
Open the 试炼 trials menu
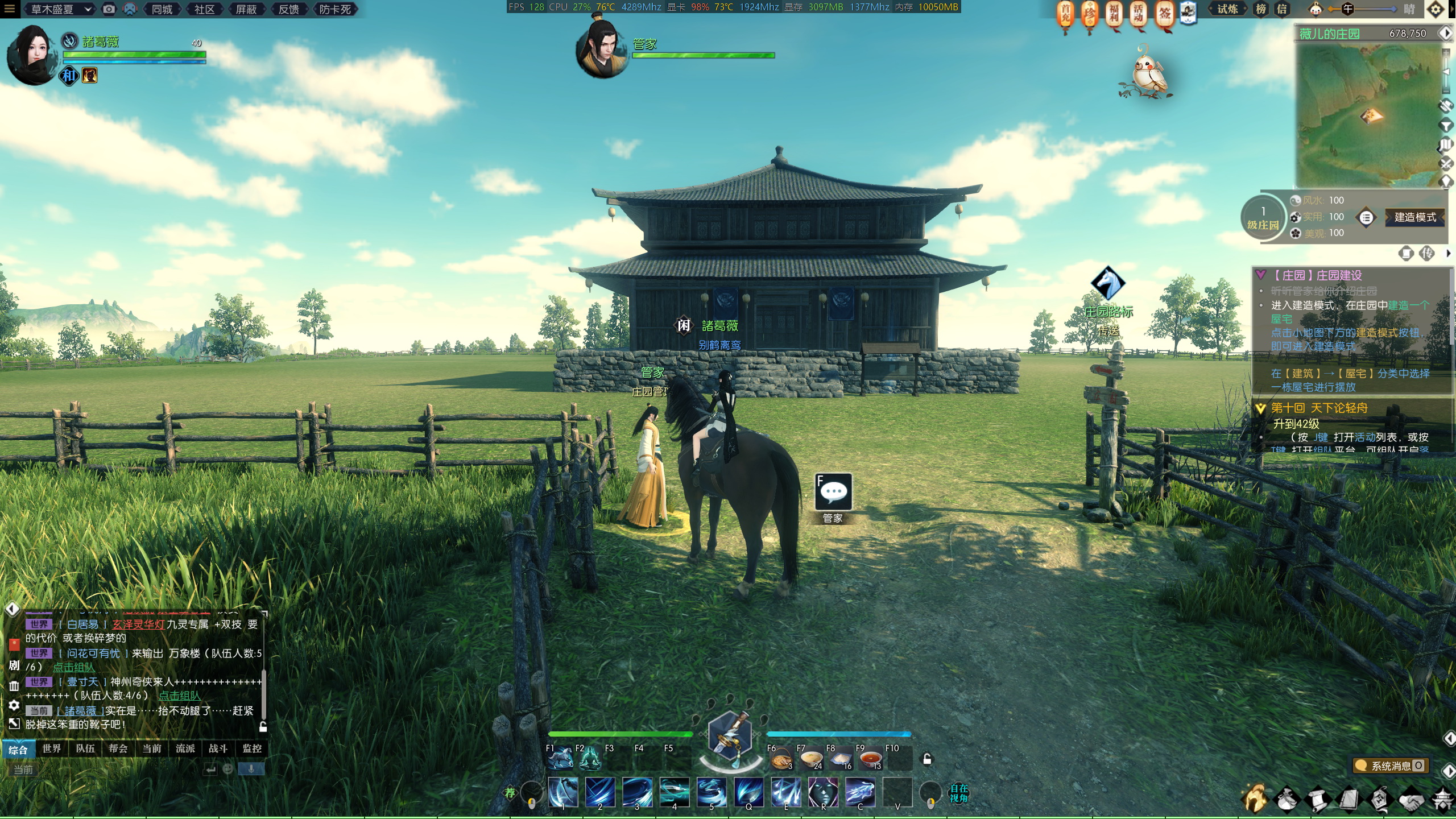click(x=1227, y=9)
